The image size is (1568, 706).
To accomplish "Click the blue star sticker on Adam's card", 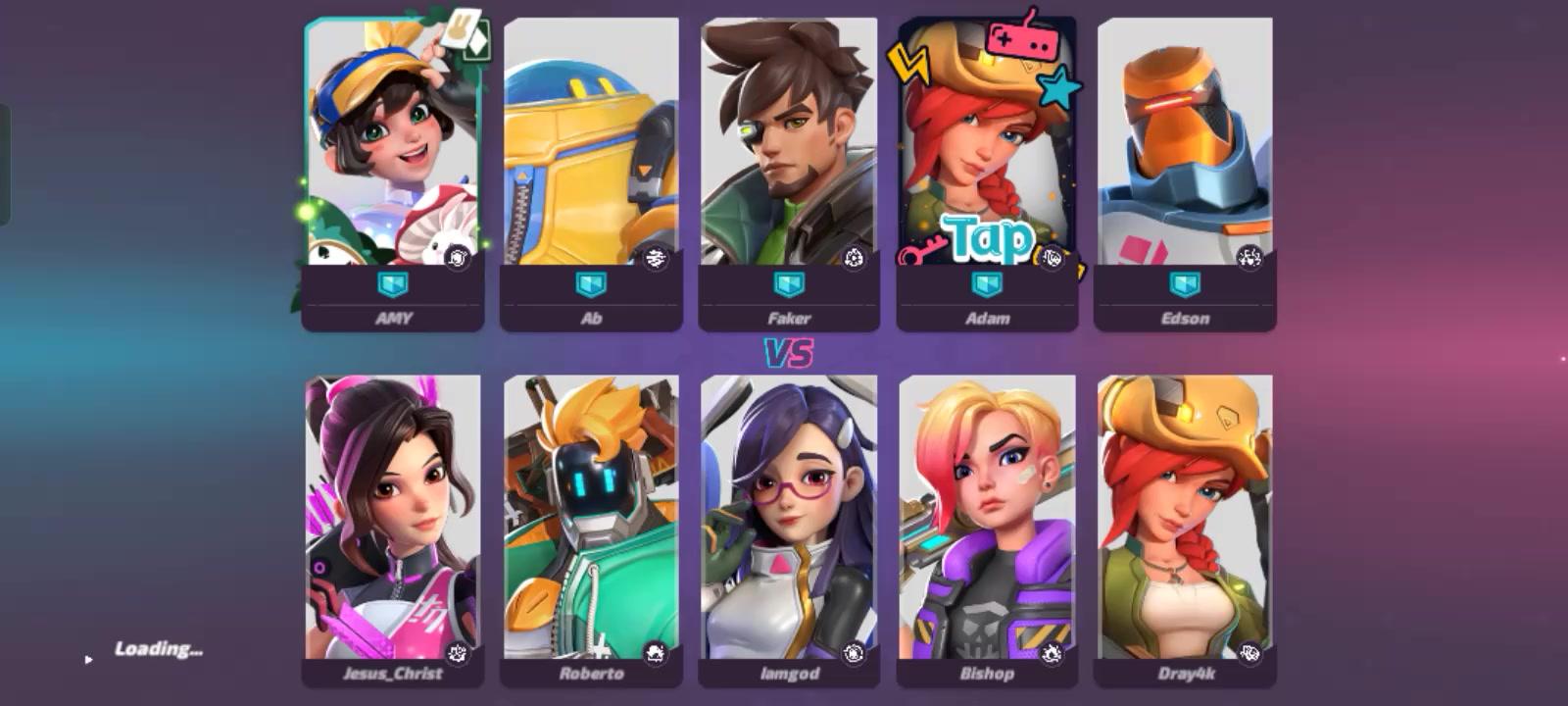I will pos(1056,86).
